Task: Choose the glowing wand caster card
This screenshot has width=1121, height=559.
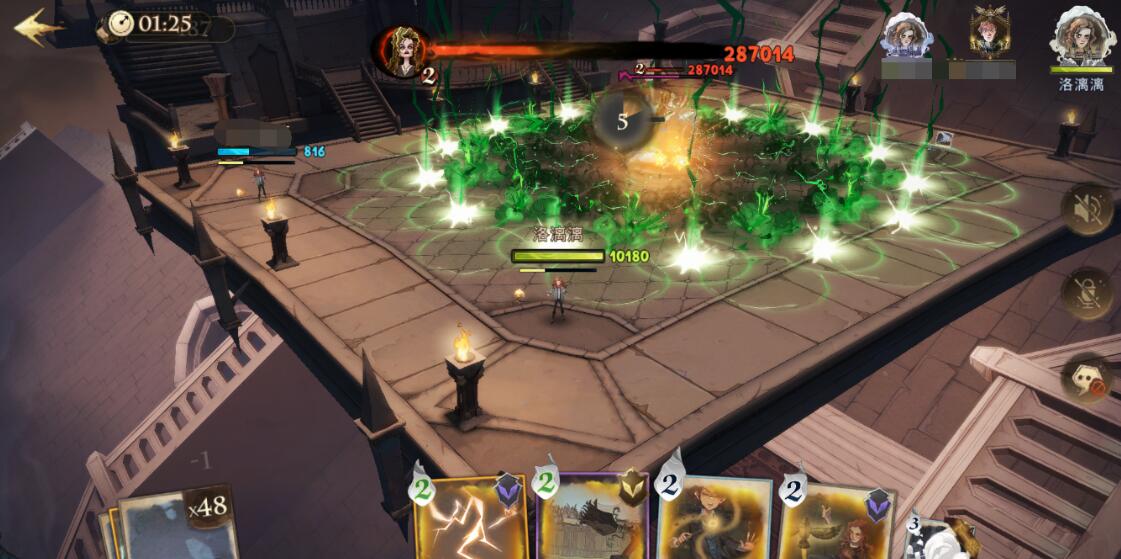Action: pos(714,518)
